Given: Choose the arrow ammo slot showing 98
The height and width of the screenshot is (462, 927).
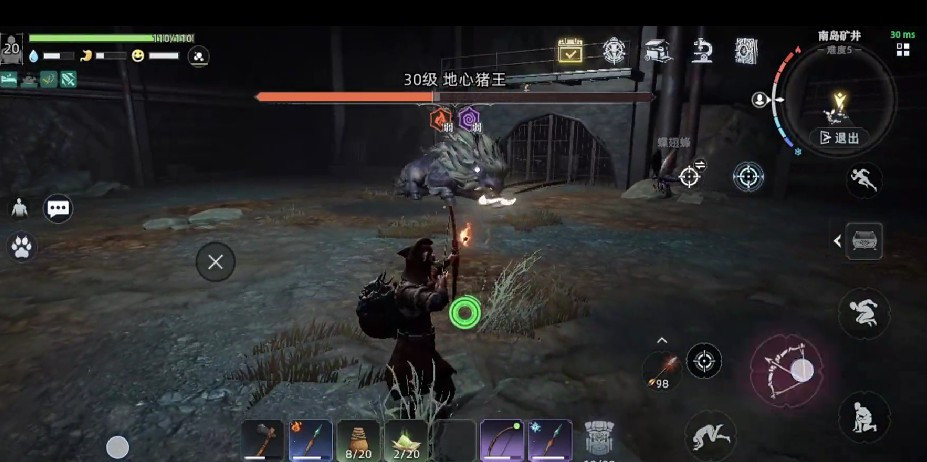Looking at the screenshot, I should [661, 372].
